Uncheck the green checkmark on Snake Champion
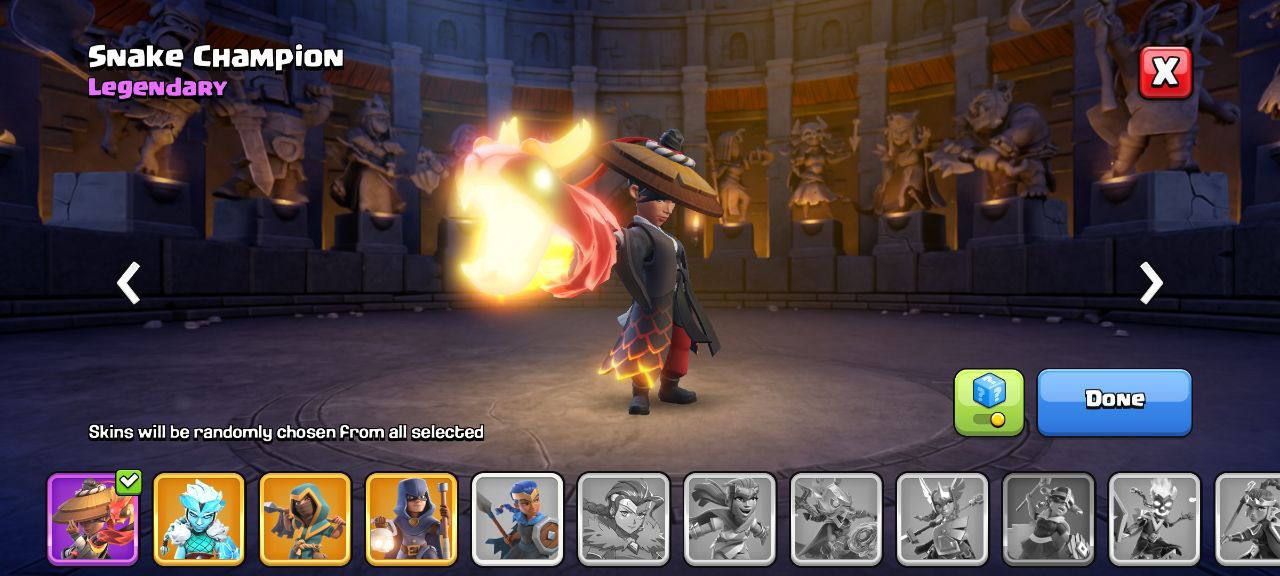The image size is (1280, 576). tap(128, 482)
